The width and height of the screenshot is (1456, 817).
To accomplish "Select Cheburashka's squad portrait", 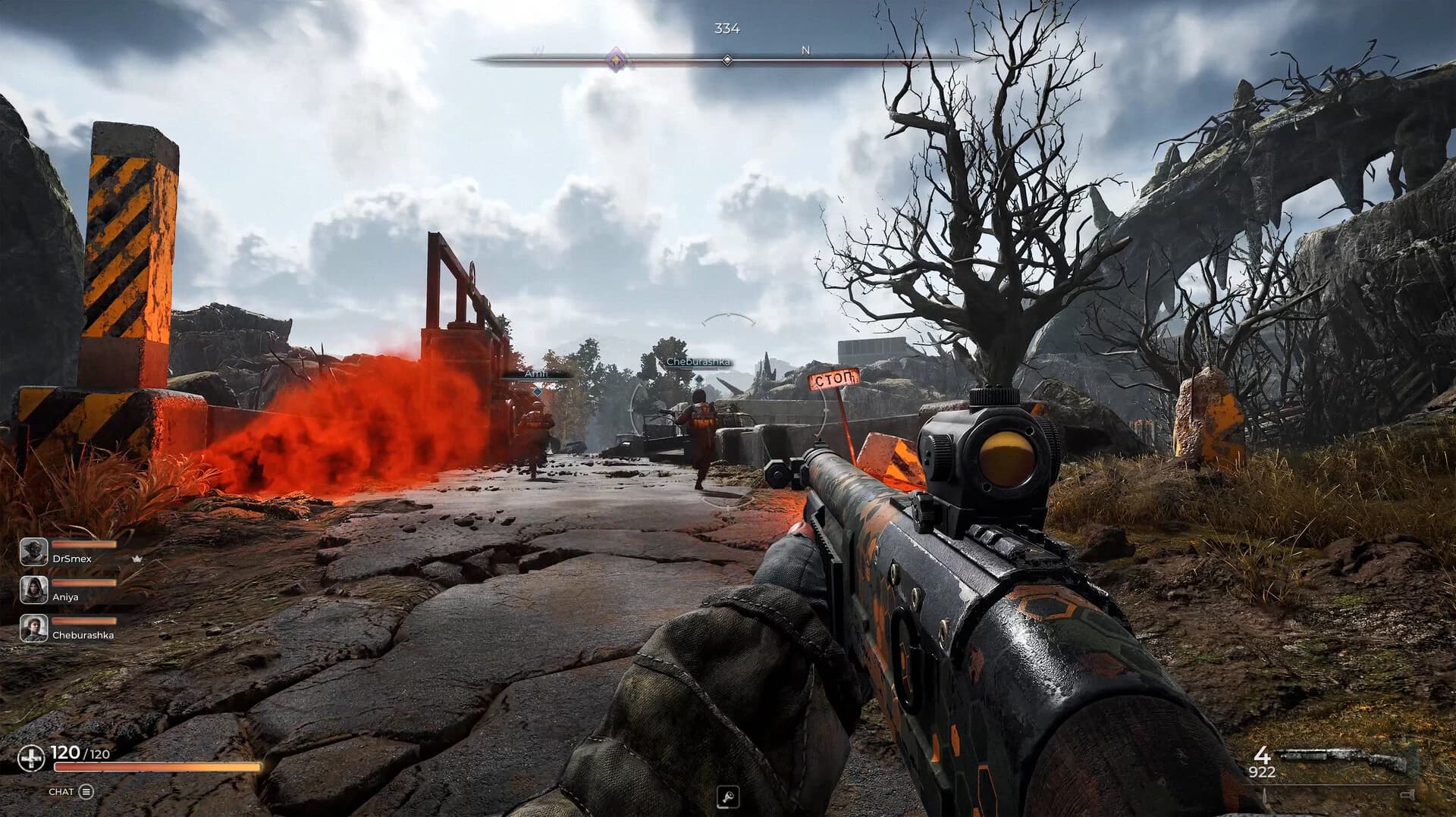I will click(32, 629).
